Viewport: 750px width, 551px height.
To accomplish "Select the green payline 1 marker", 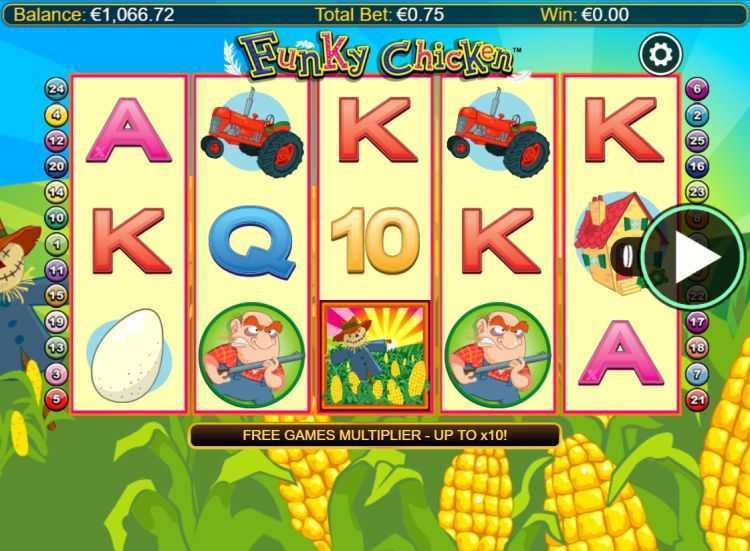I will coord(57,244).
